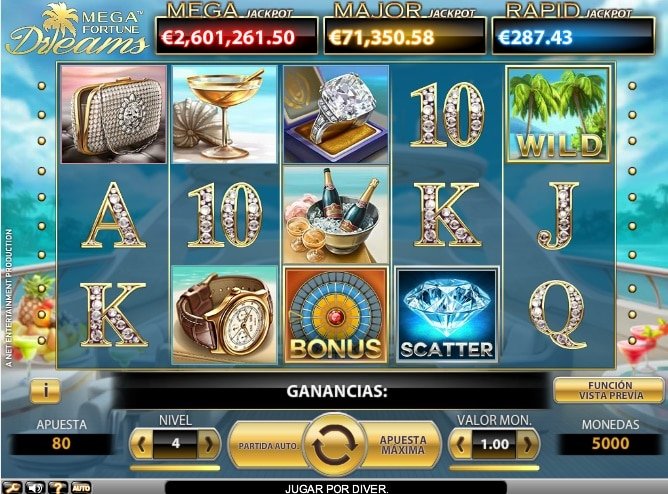Screen dimensions: 668x494
Task: Spin the reels with the center button
Action: point(335,443)
